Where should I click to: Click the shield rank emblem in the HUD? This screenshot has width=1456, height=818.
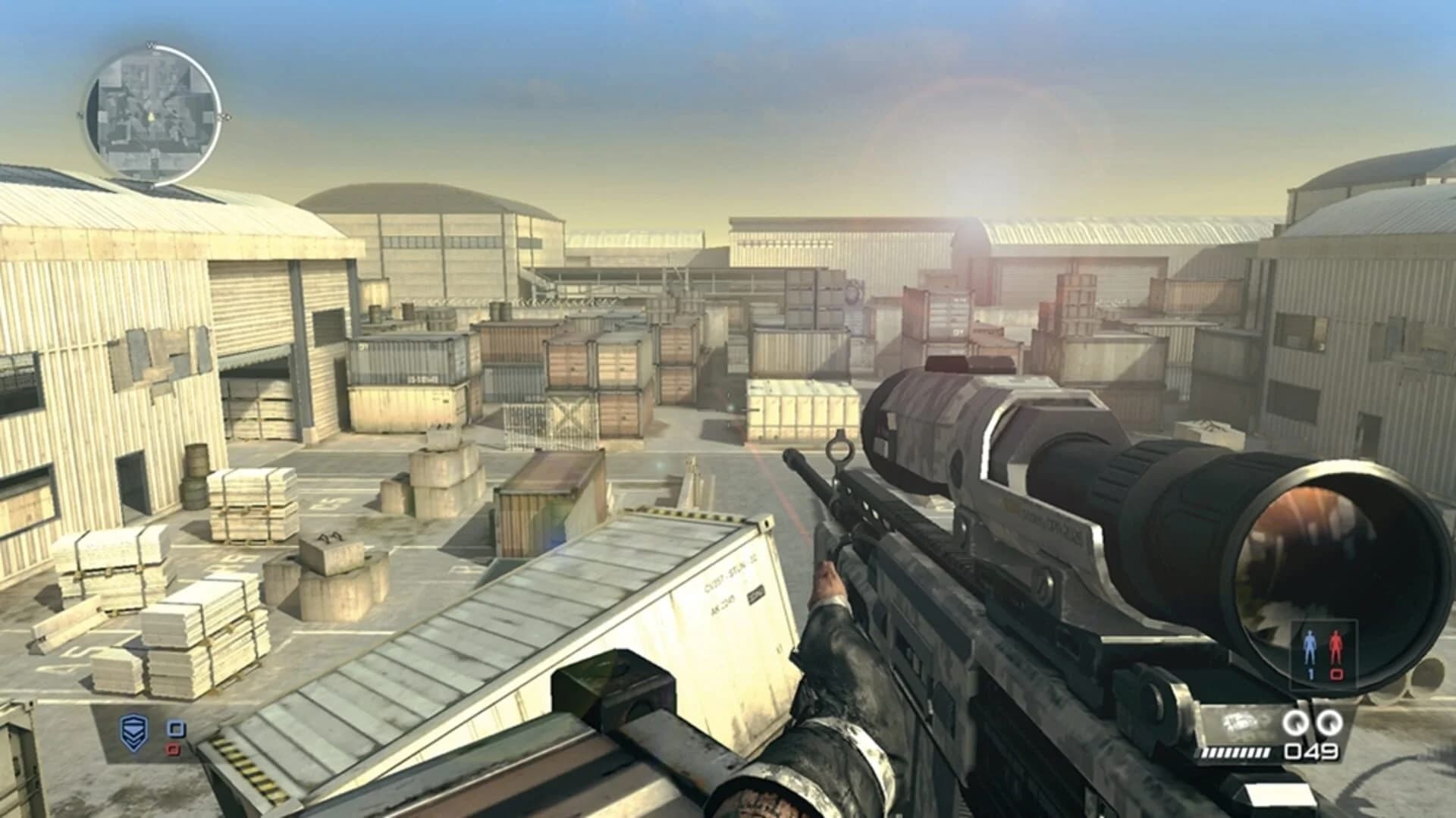click(134, 732)
